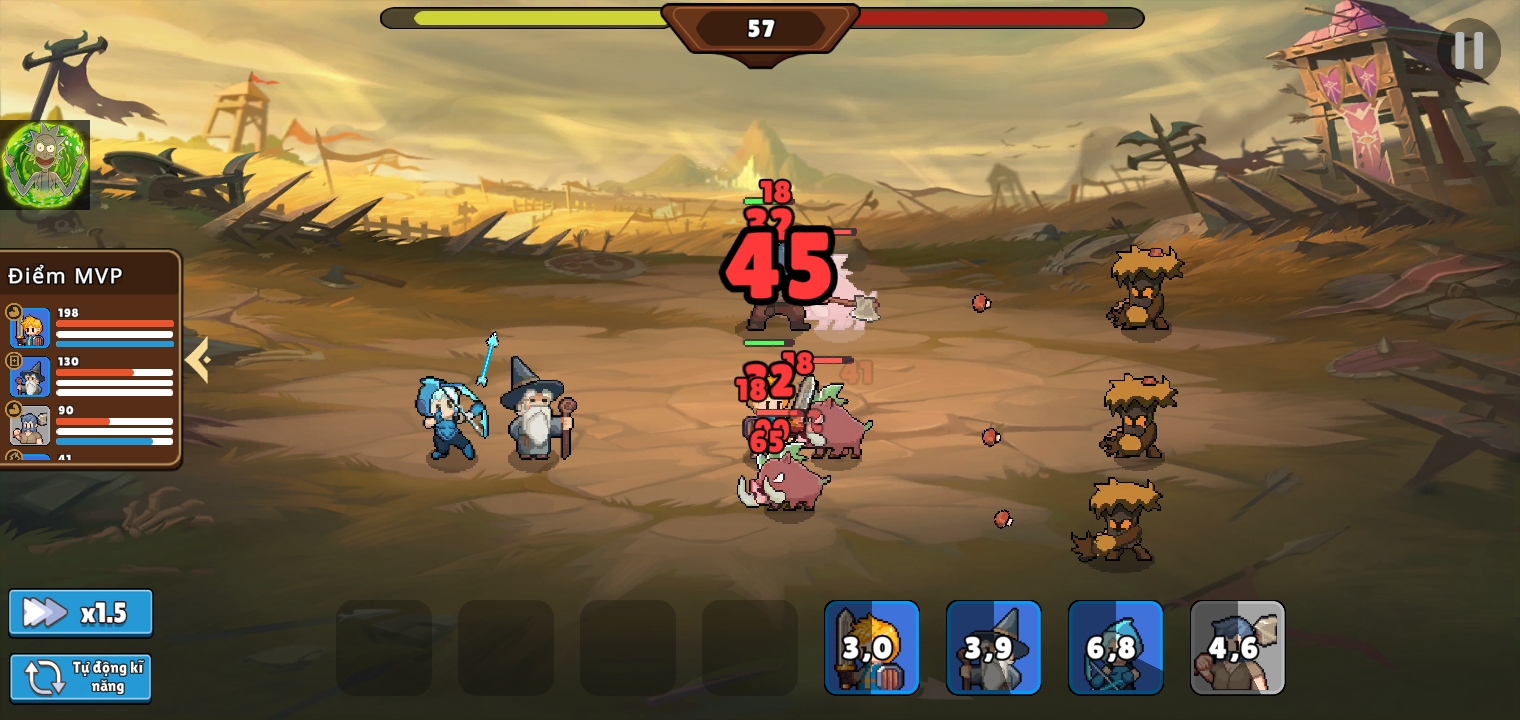Pause the battle
Screen dimensions: 1520x720
pos(1468,50)
